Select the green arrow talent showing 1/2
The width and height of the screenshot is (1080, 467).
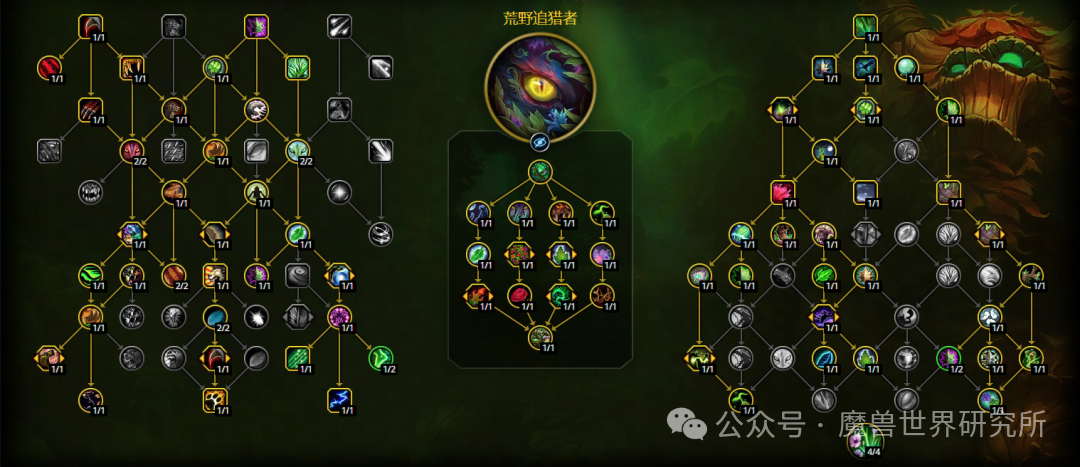click(x=381, y=357)
